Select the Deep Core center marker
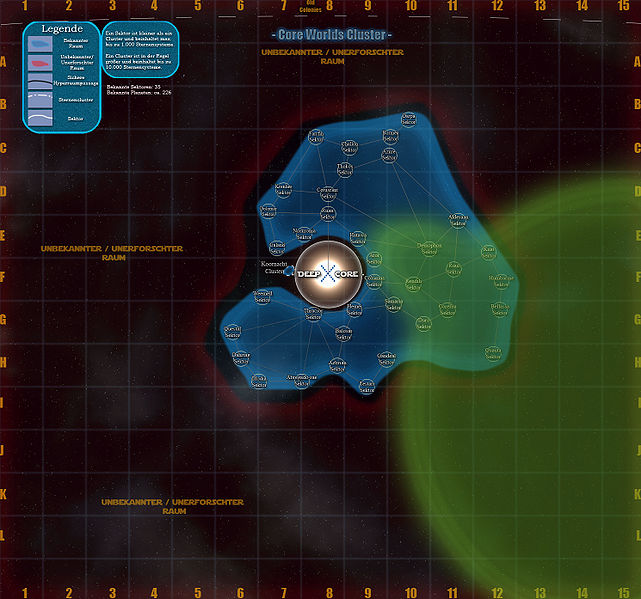 (x=326, y=274)
